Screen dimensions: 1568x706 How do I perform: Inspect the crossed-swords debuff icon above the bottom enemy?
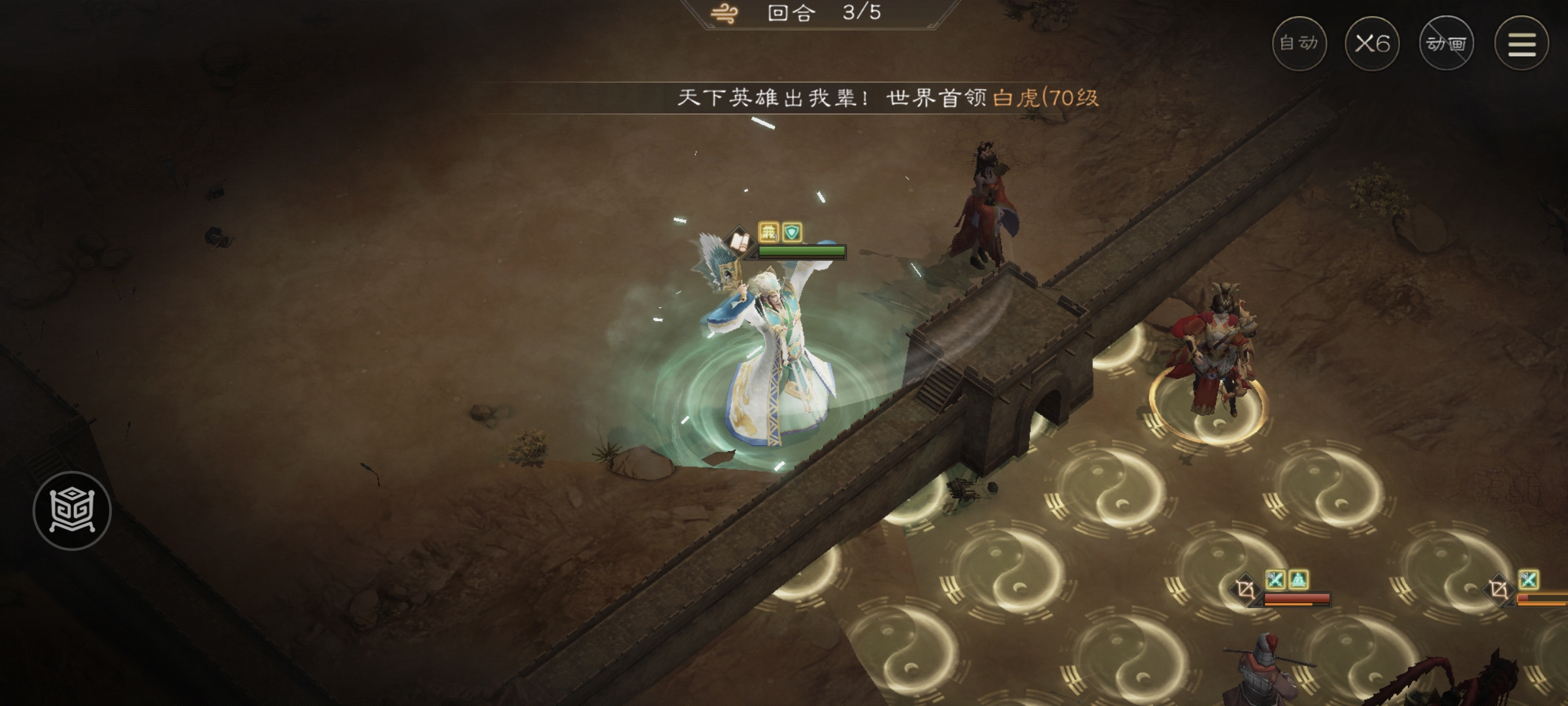point(1276,579)
